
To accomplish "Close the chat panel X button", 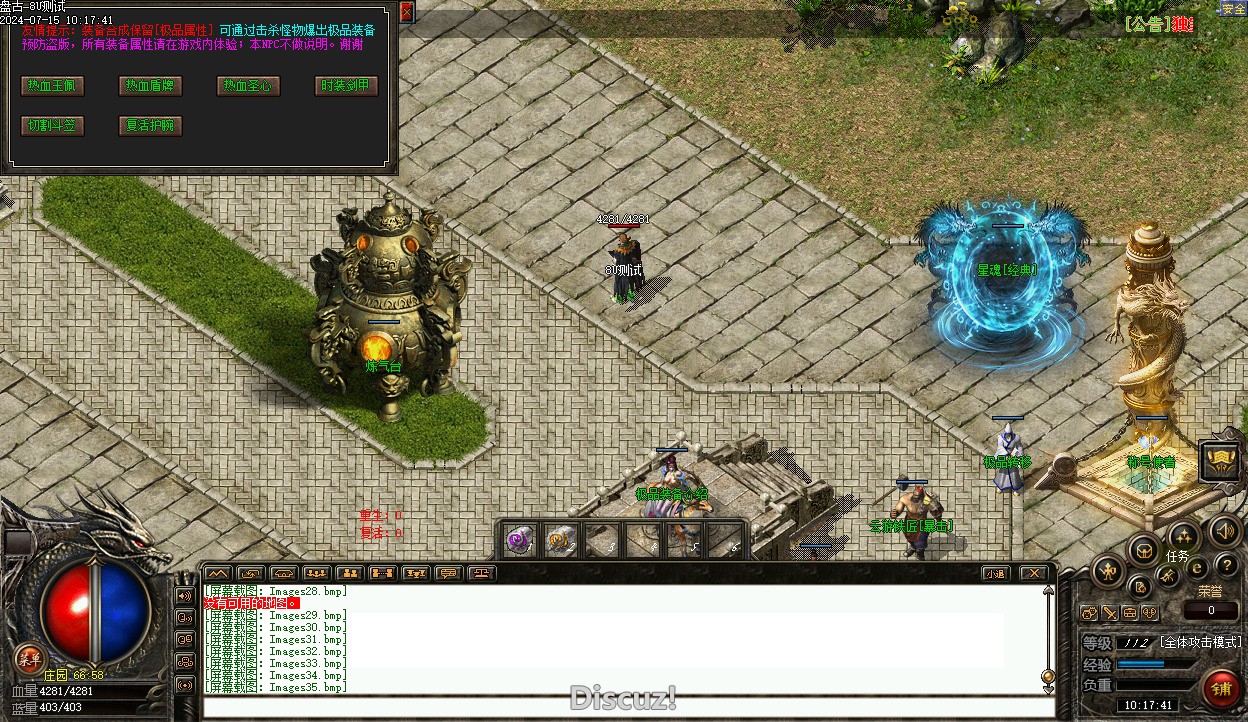I will [1034, 573].
